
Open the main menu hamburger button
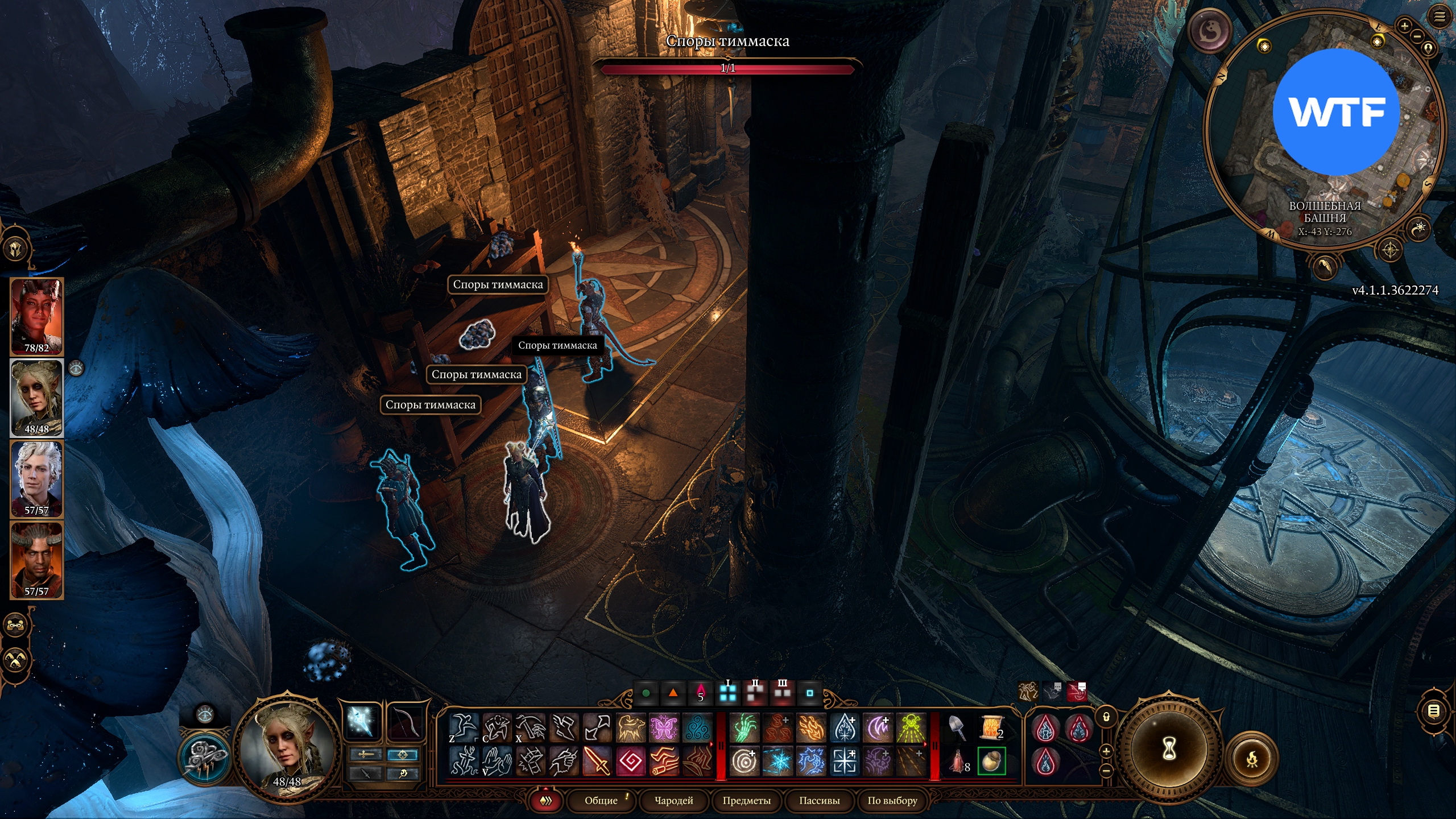[1439, 16]
